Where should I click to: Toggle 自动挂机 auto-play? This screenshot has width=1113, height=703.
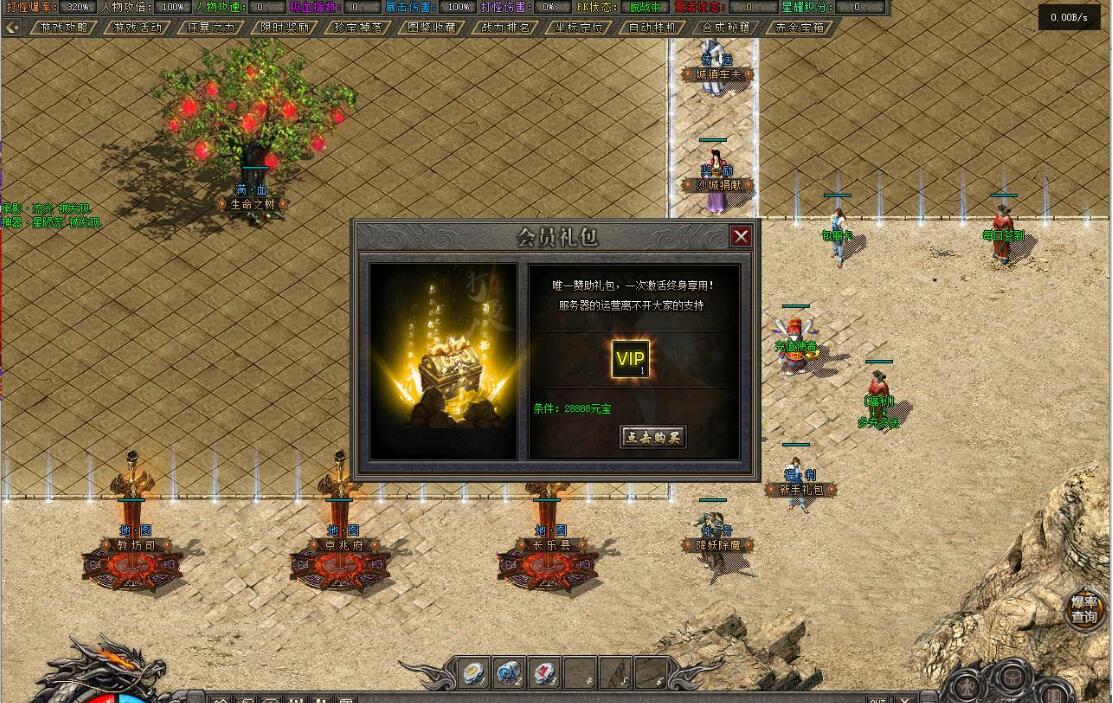[x=652, y=27]
